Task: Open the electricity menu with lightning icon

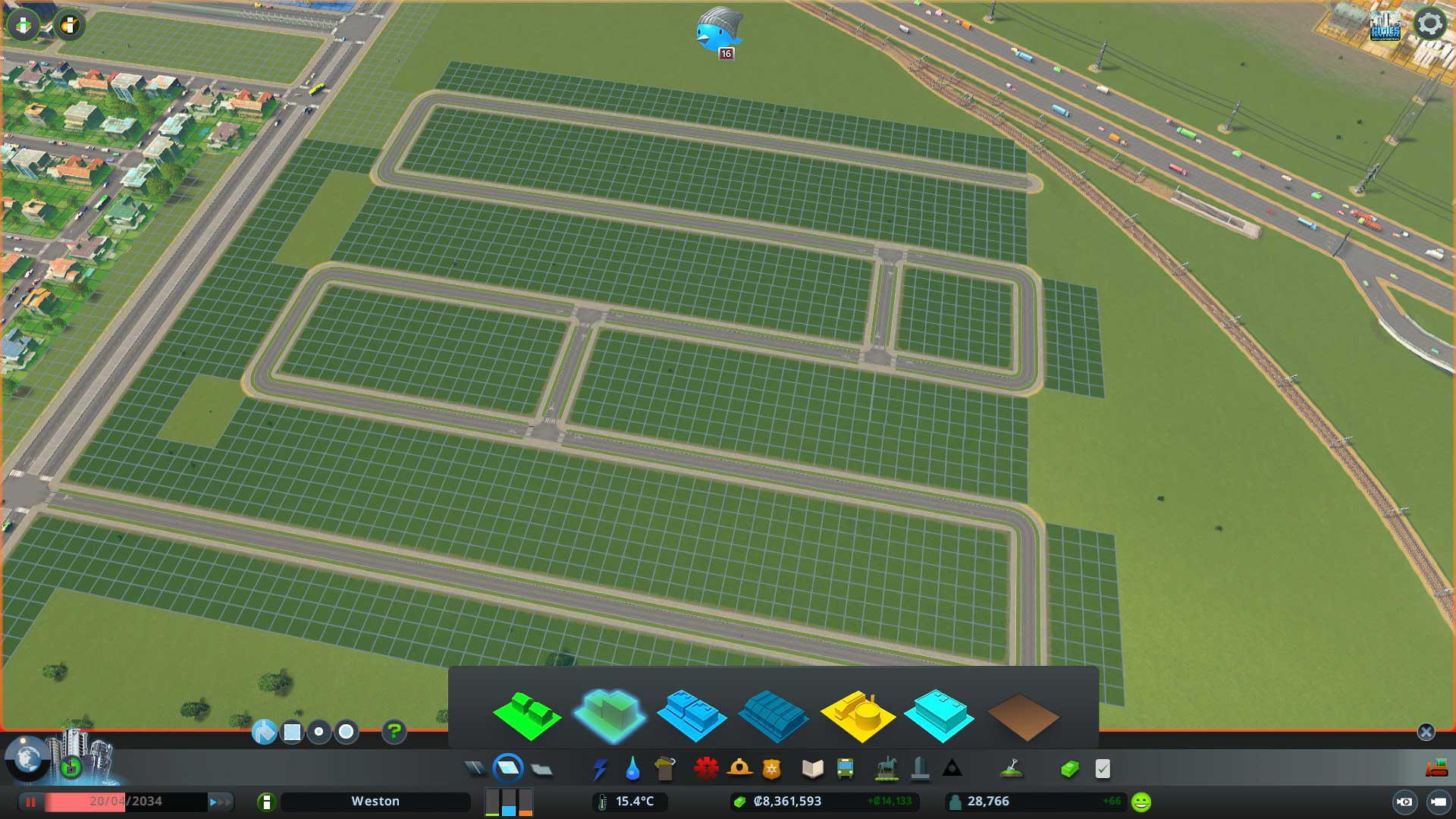Action: point(601,768)
